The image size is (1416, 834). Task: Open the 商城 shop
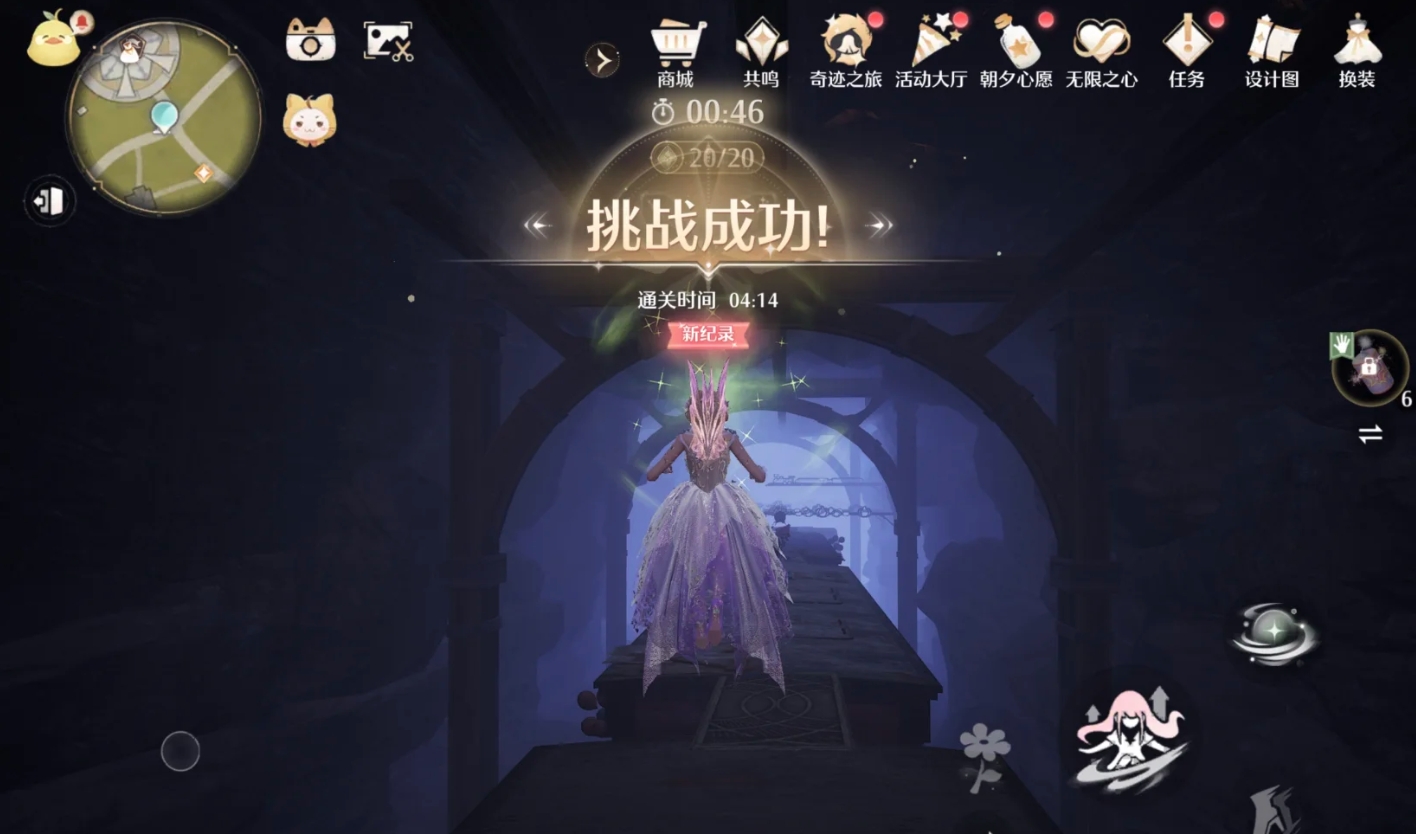point(679,45)
